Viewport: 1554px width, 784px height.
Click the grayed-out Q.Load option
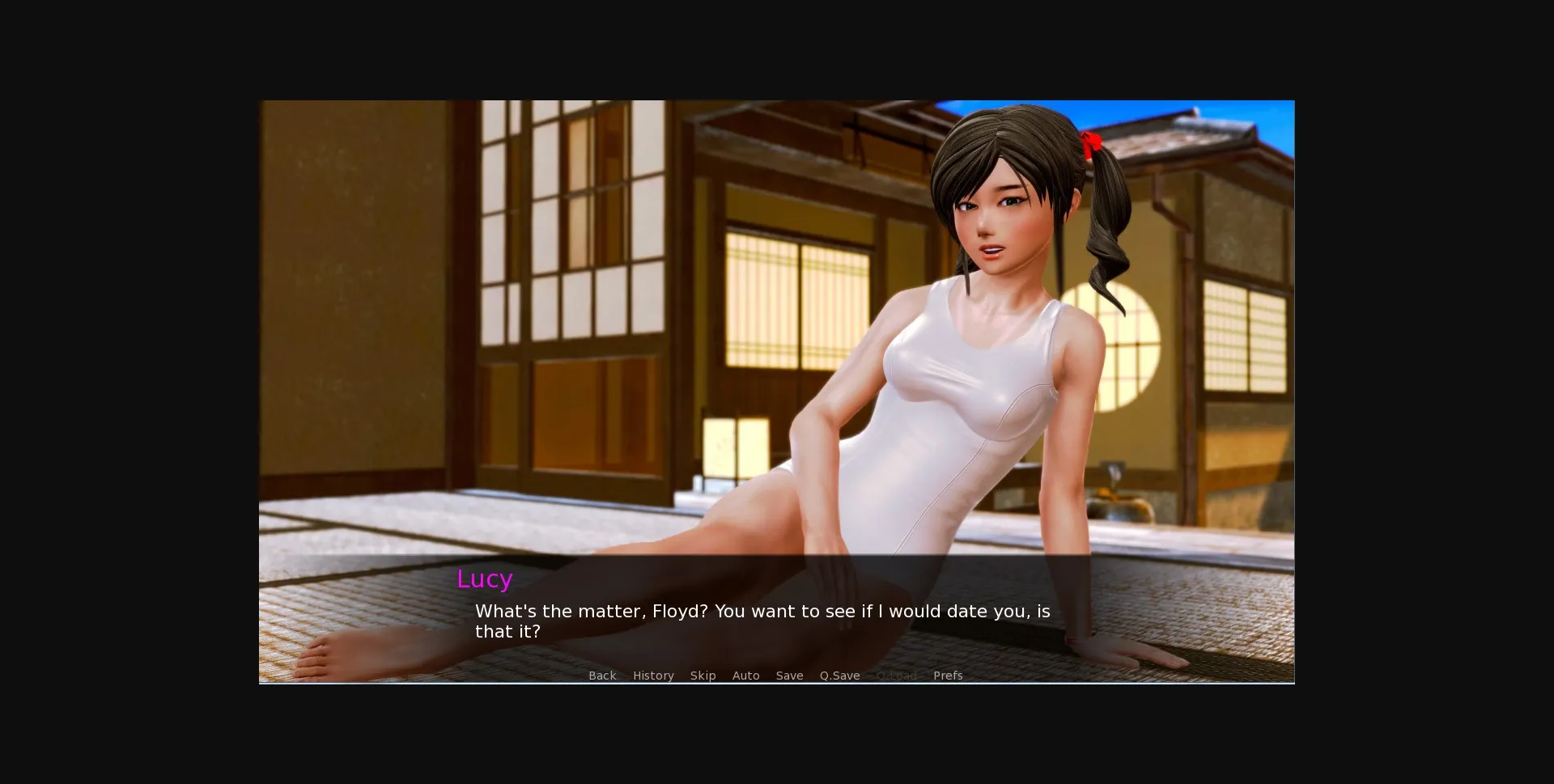(x=897, y=676)
